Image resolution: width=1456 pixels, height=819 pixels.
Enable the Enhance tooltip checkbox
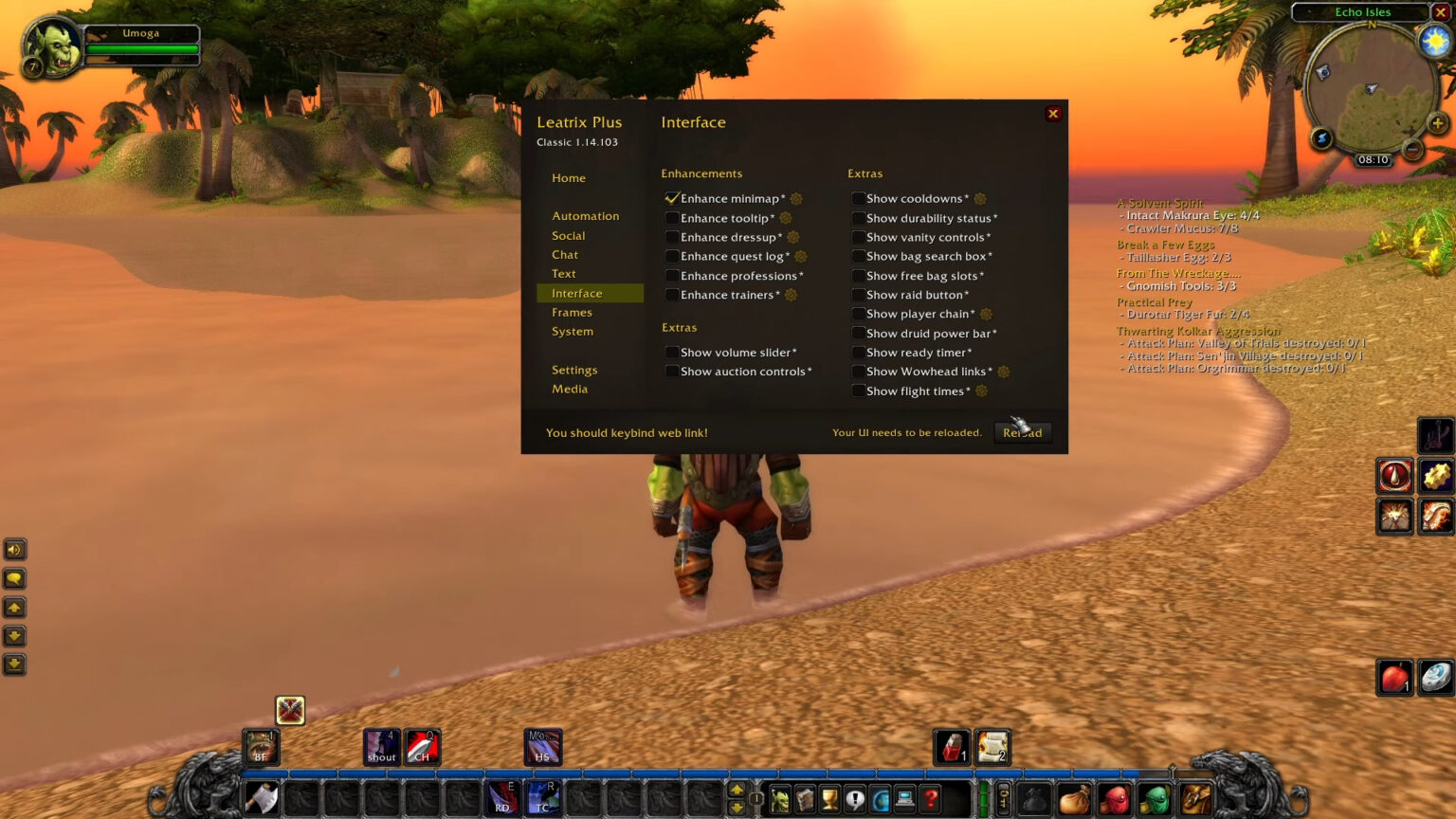[x=673, y=218]
